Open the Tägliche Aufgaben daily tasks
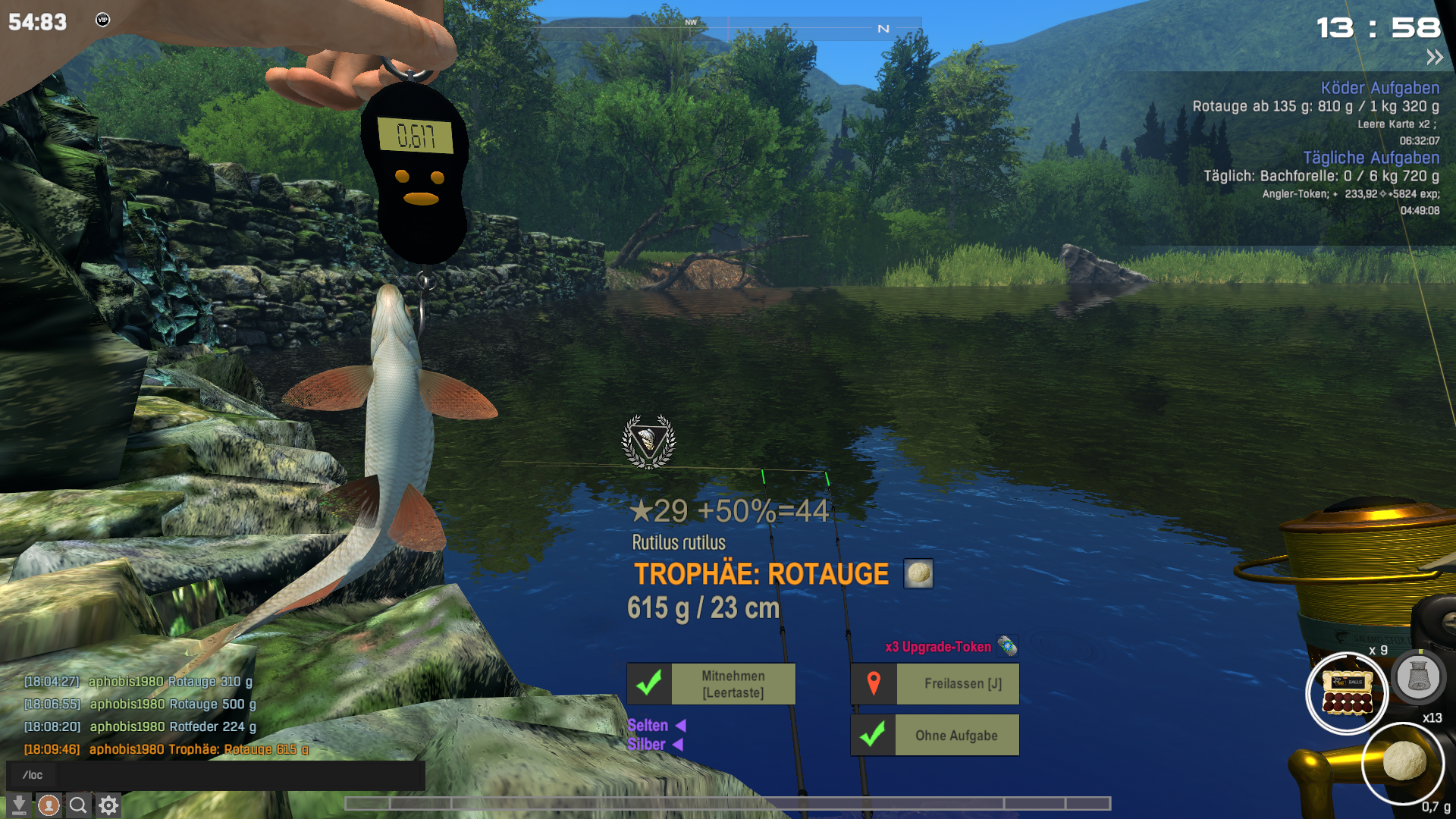Viewport: 1456px width, 819px height. [1370, 158]
